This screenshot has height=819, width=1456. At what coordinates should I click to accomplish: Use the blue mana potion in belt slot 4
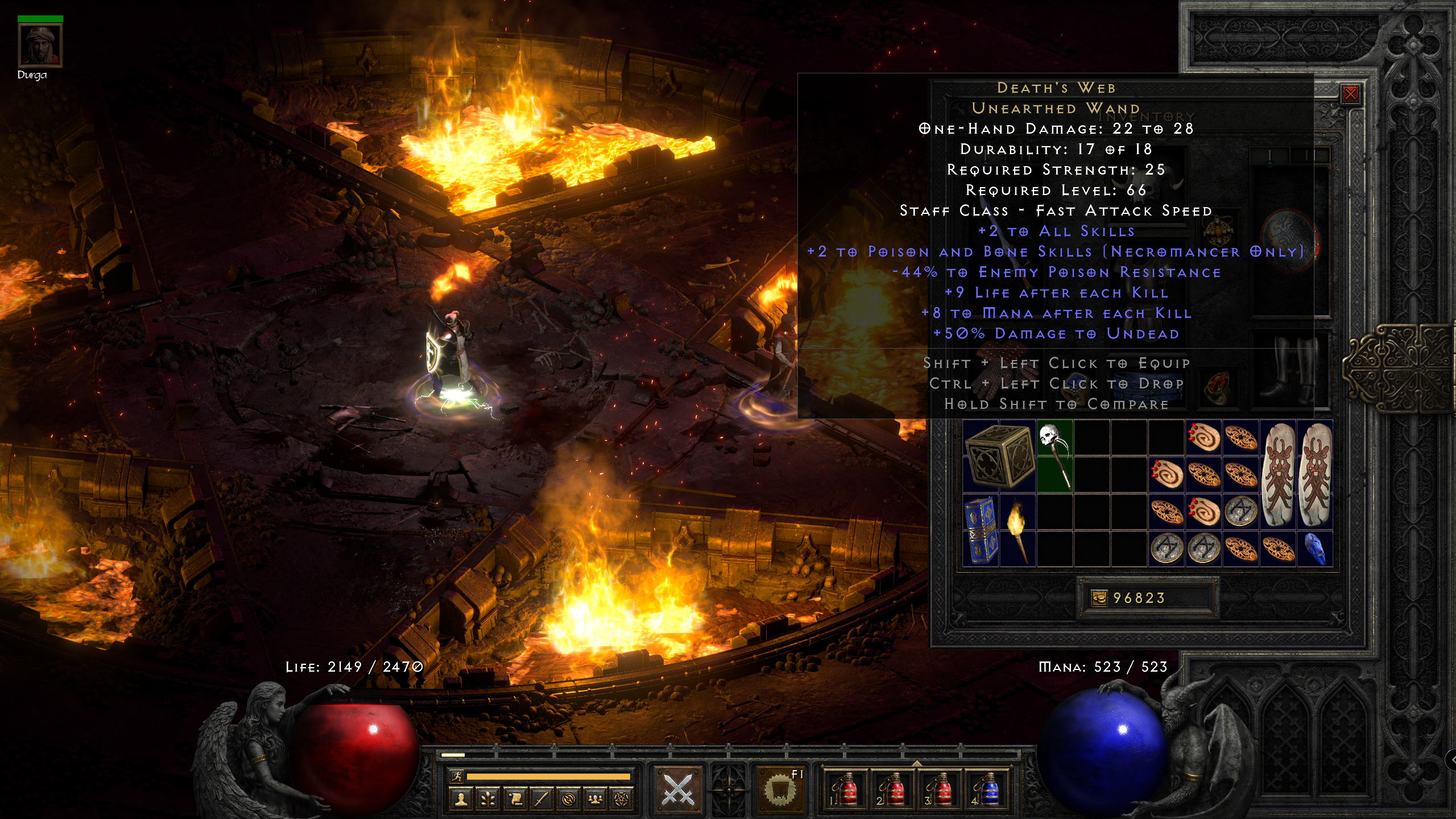point(988,789)
